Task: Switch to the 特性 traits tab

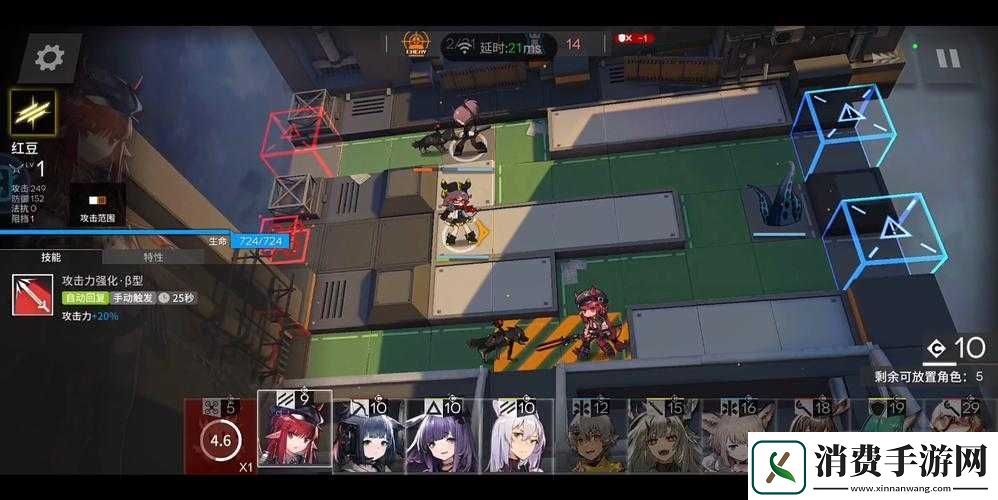Action: point(153,257)
